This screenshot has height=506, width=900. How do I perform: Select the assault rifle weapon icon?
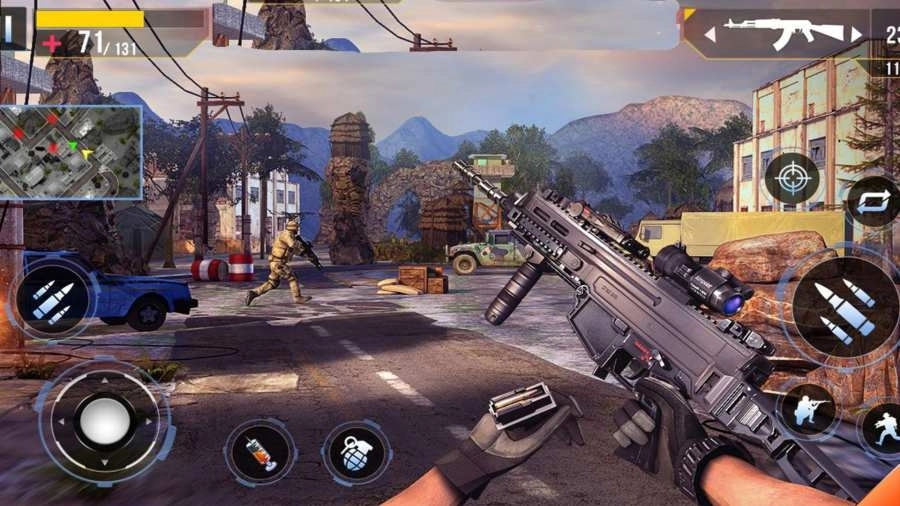[783, 33]
